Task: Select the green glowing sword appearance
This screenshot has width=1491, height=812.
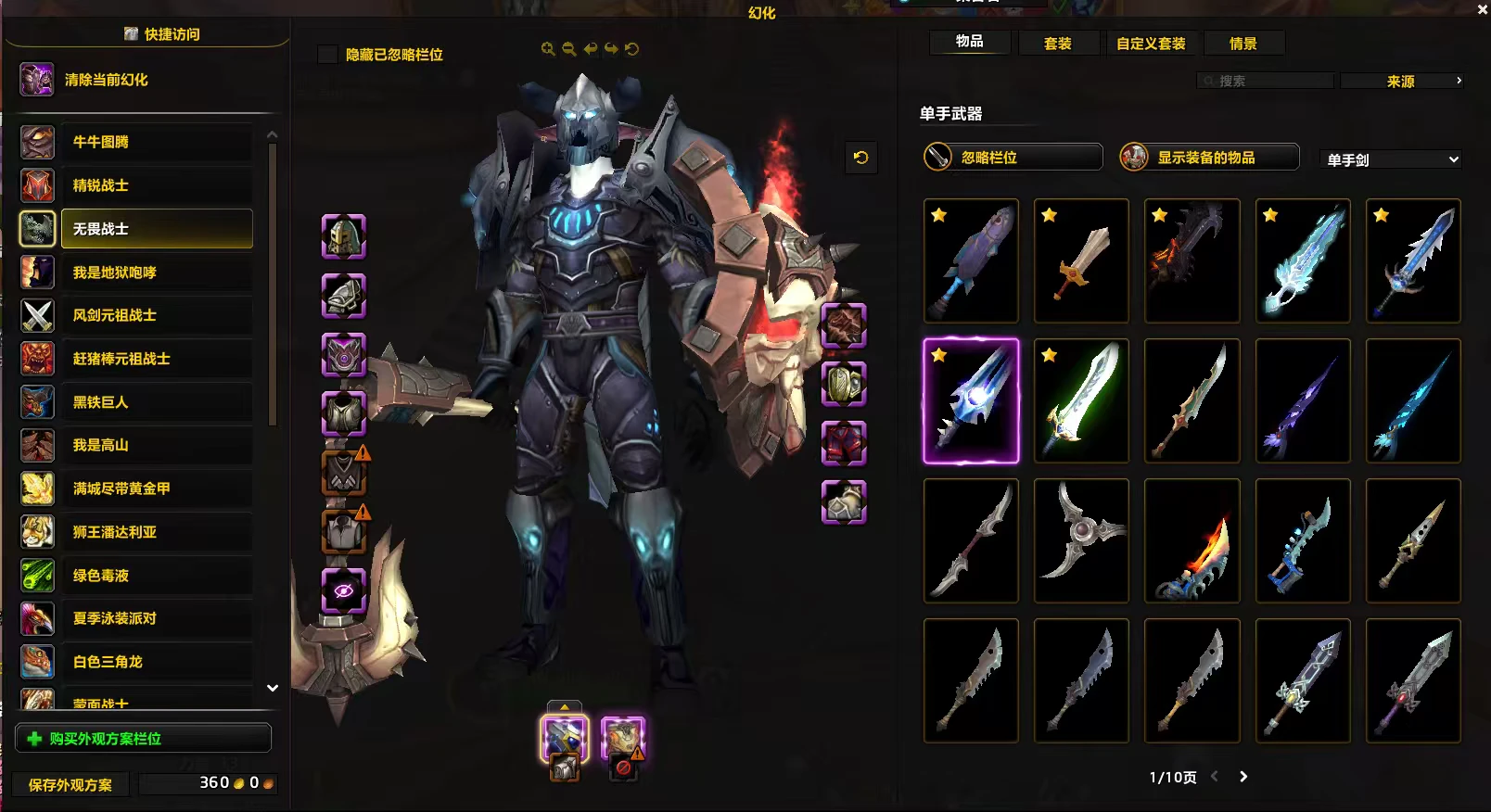Action: [x=1081, y=400]
